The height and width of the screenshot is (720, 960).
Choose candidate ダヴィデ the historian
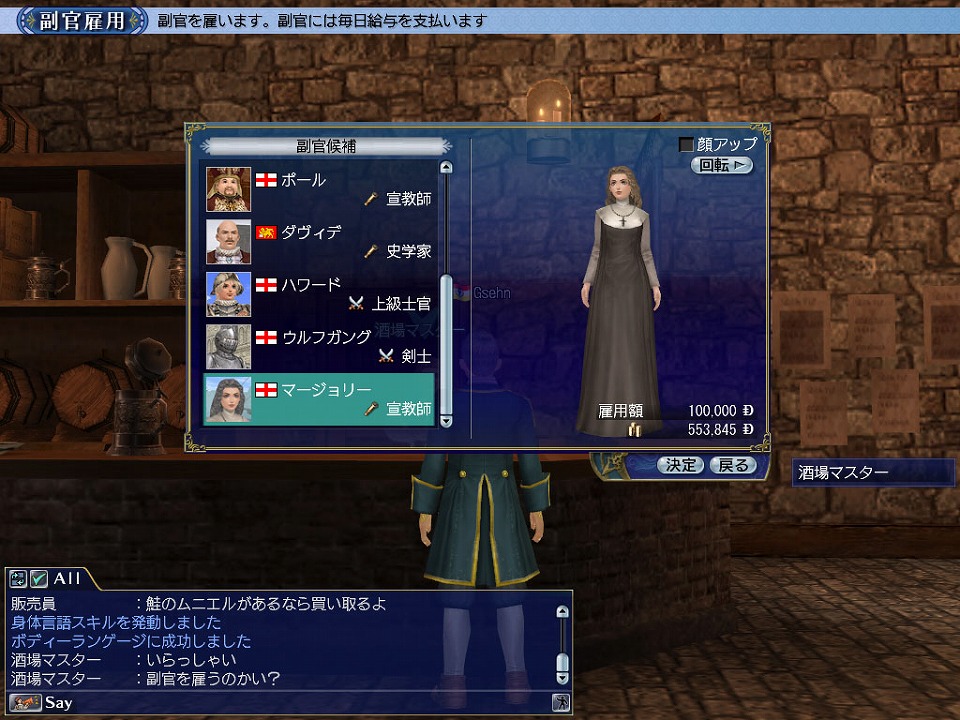320,241
